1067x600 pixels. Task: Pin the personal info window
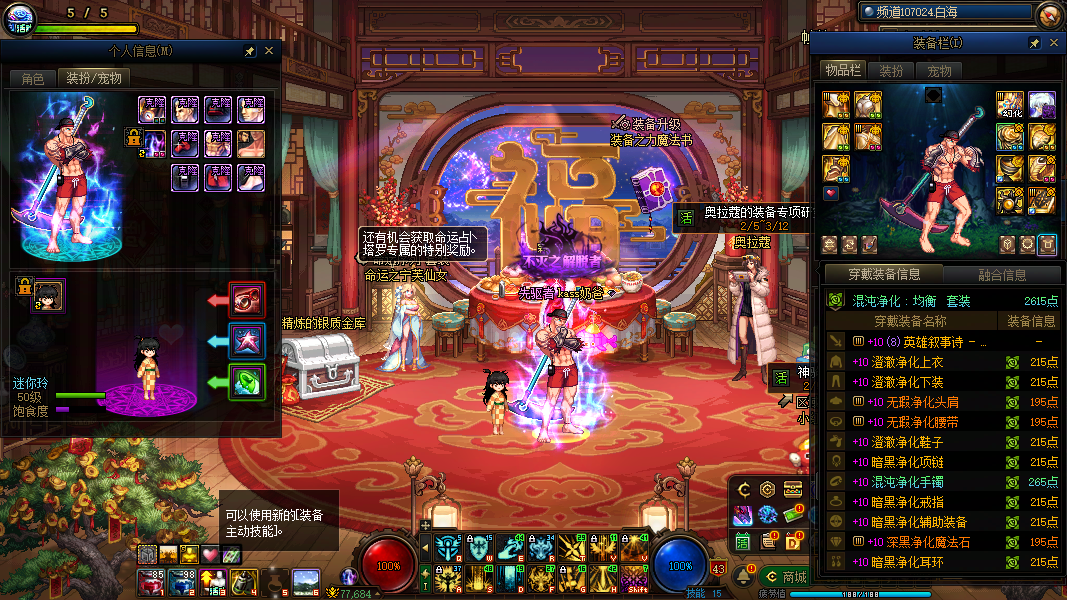(250, 51)
